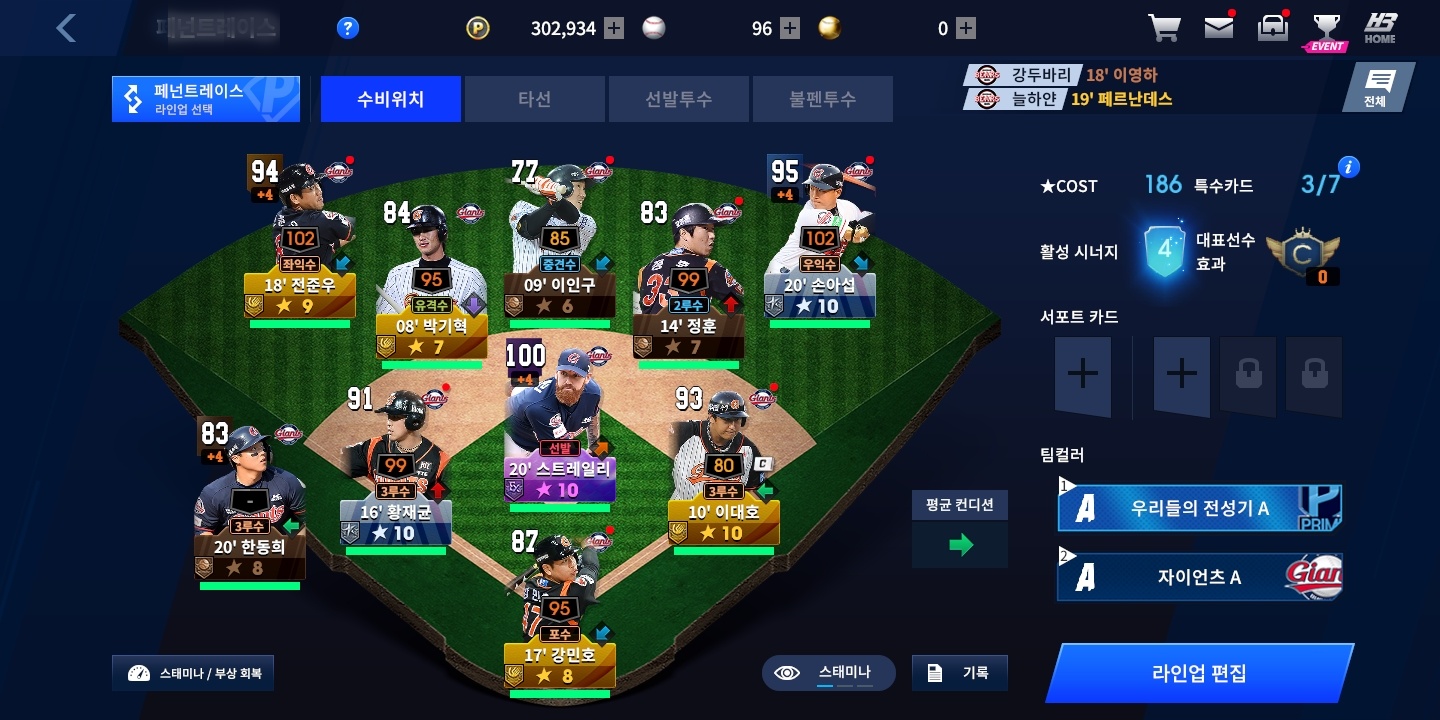This screenshot has height=720, width=1440.
Task: Open the 전체 chat button
Action: coord(1379,88)
